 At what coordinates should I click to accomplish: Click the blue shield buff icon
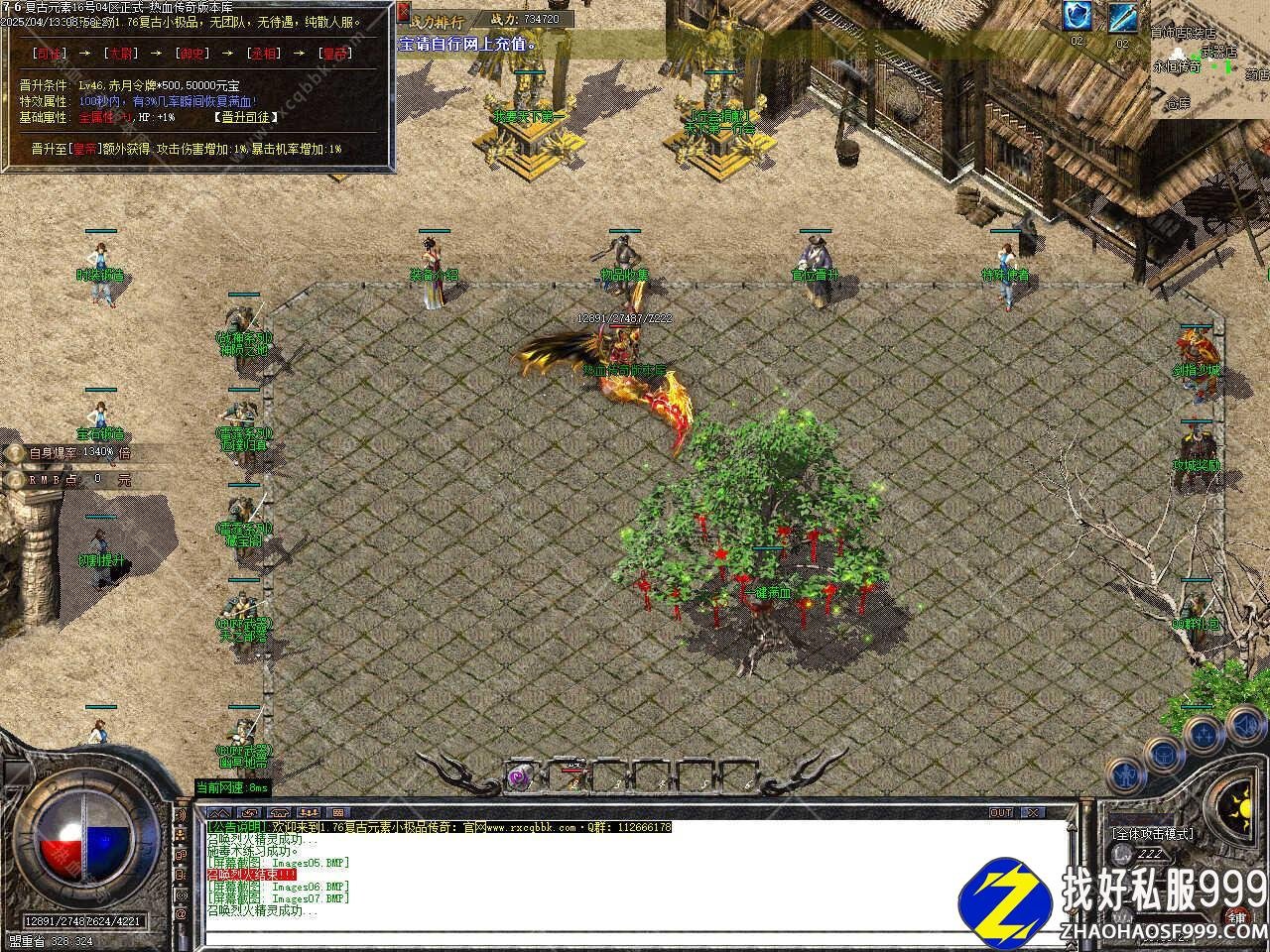click(1078, 17)
